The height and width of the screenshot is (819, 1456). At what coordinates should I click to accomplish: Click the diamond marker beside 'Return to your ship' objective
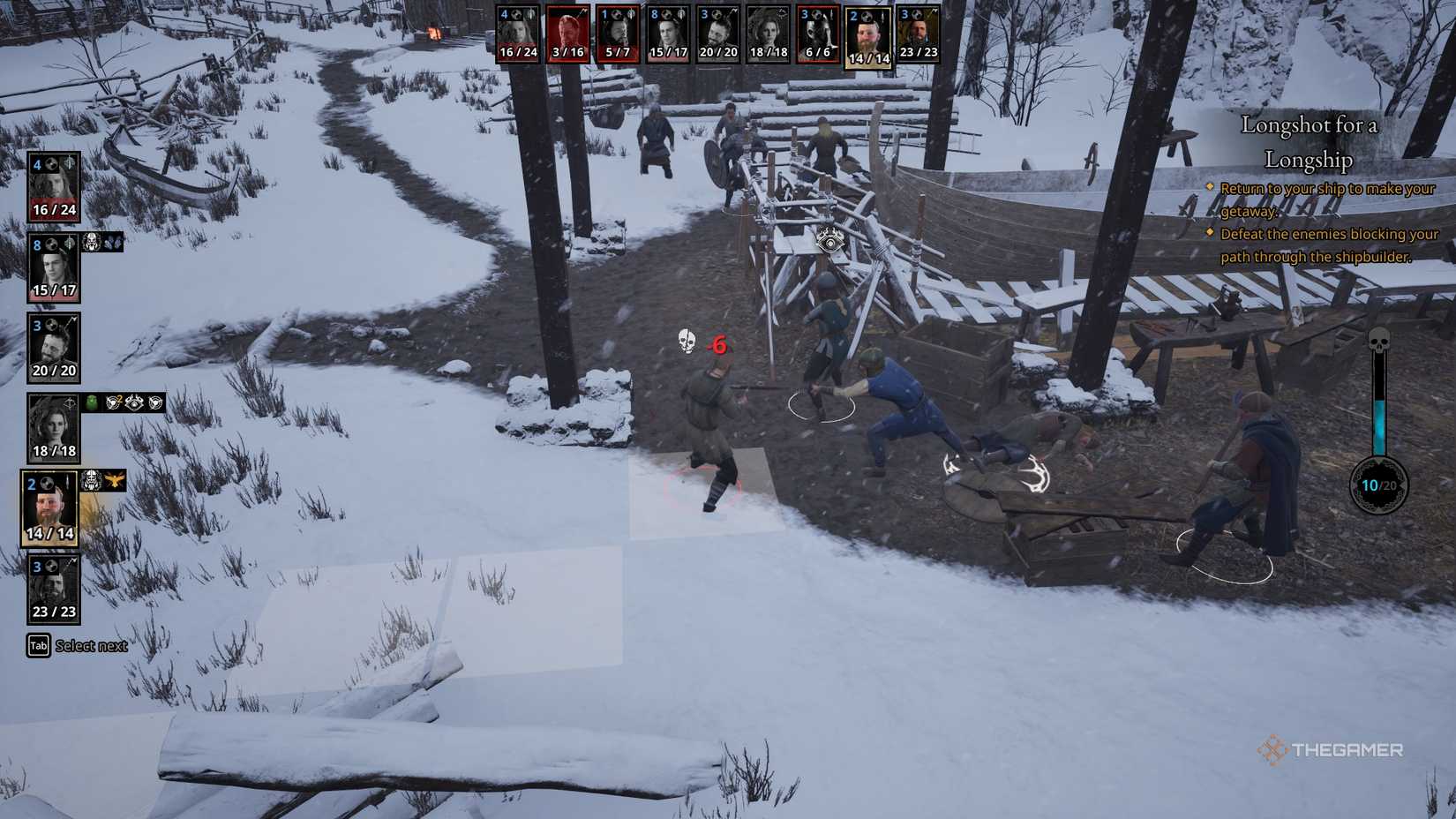pyautogui.click(x=1210, y=188)
